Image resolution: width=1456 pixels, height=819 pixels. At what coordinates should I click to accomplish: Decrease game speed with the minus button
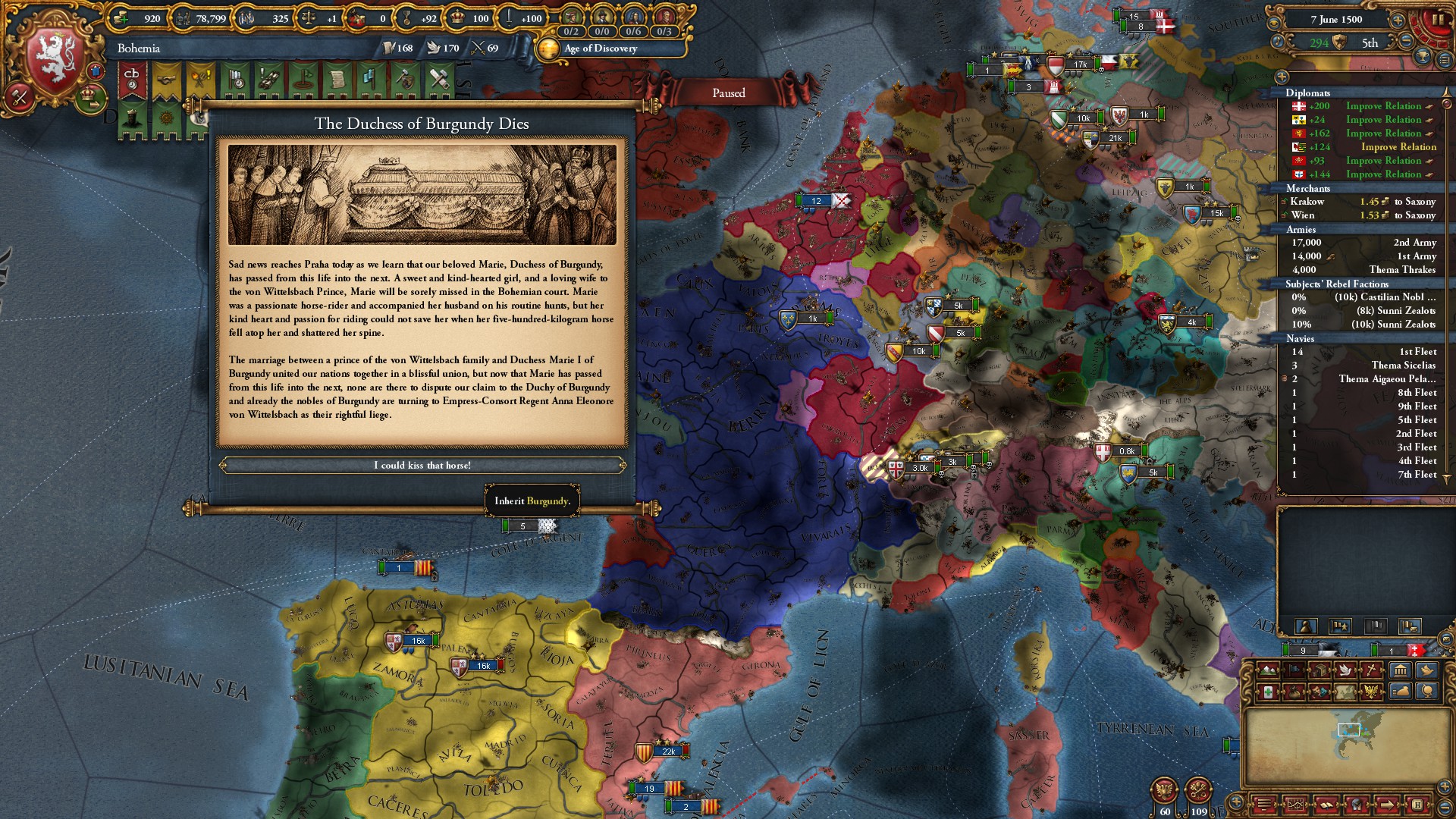1407,42
